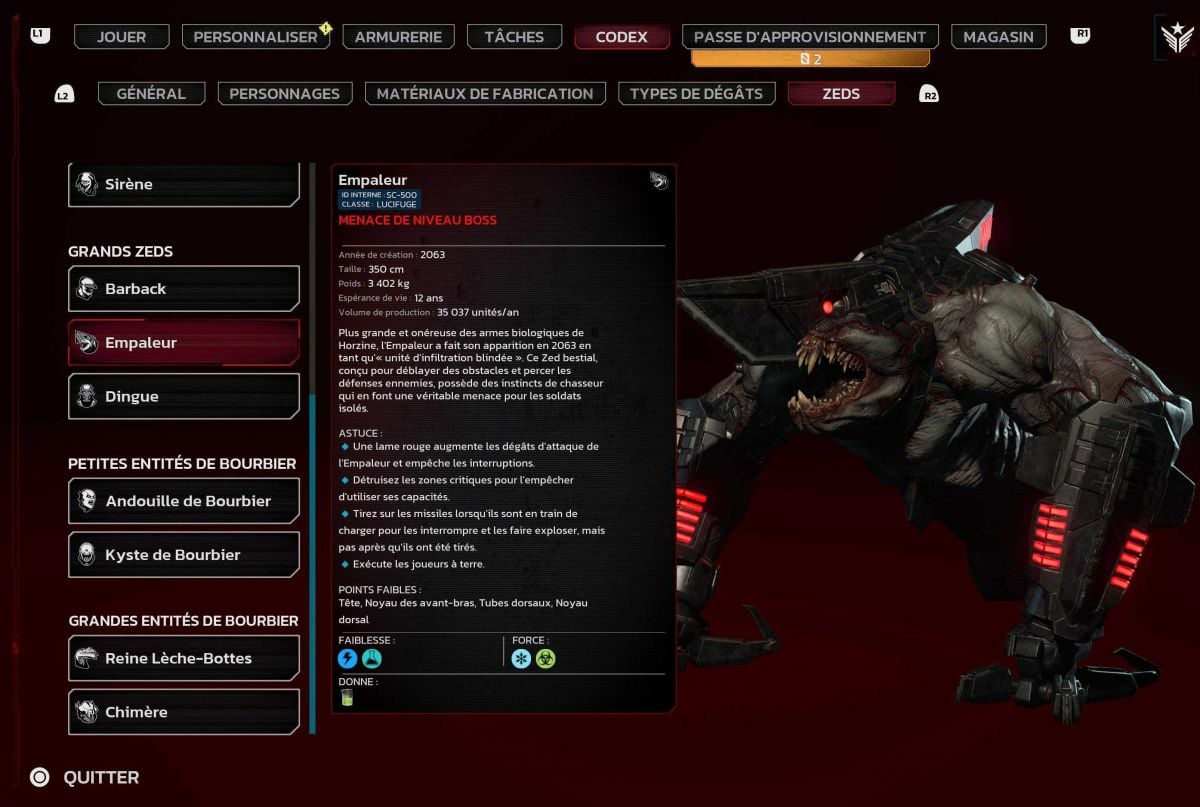View the Reine Lèche-Bottes entry
This screenshot has height=807, width=1200.
(184, 658)
